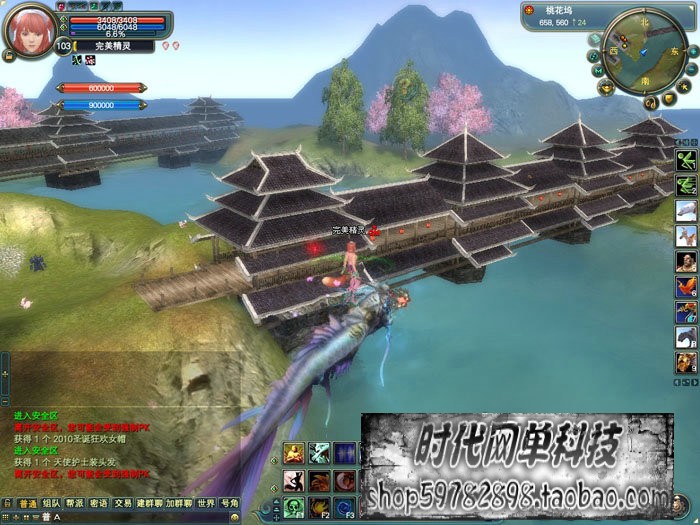Switch to the 普通 chat tab
This screenshot has width=700, height=525.
coord(28,503)
